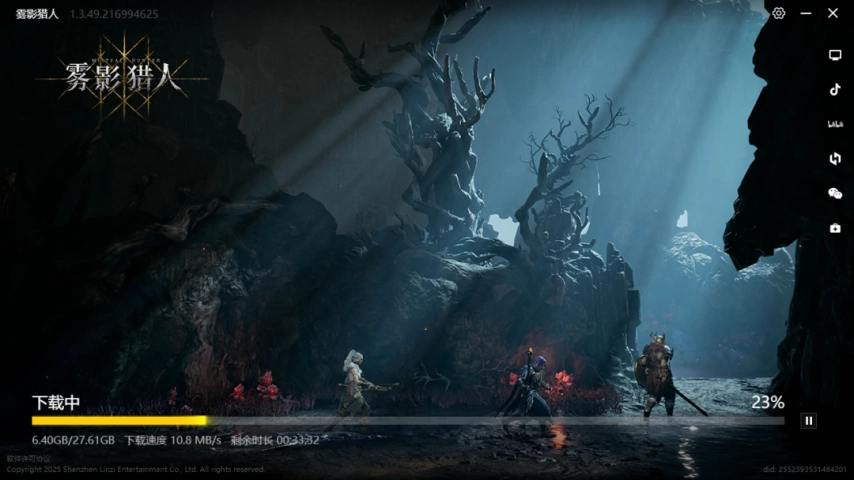Screen dimensions: 854x480
Task: Close the launcher window
Action: click(x=833, y=13)
